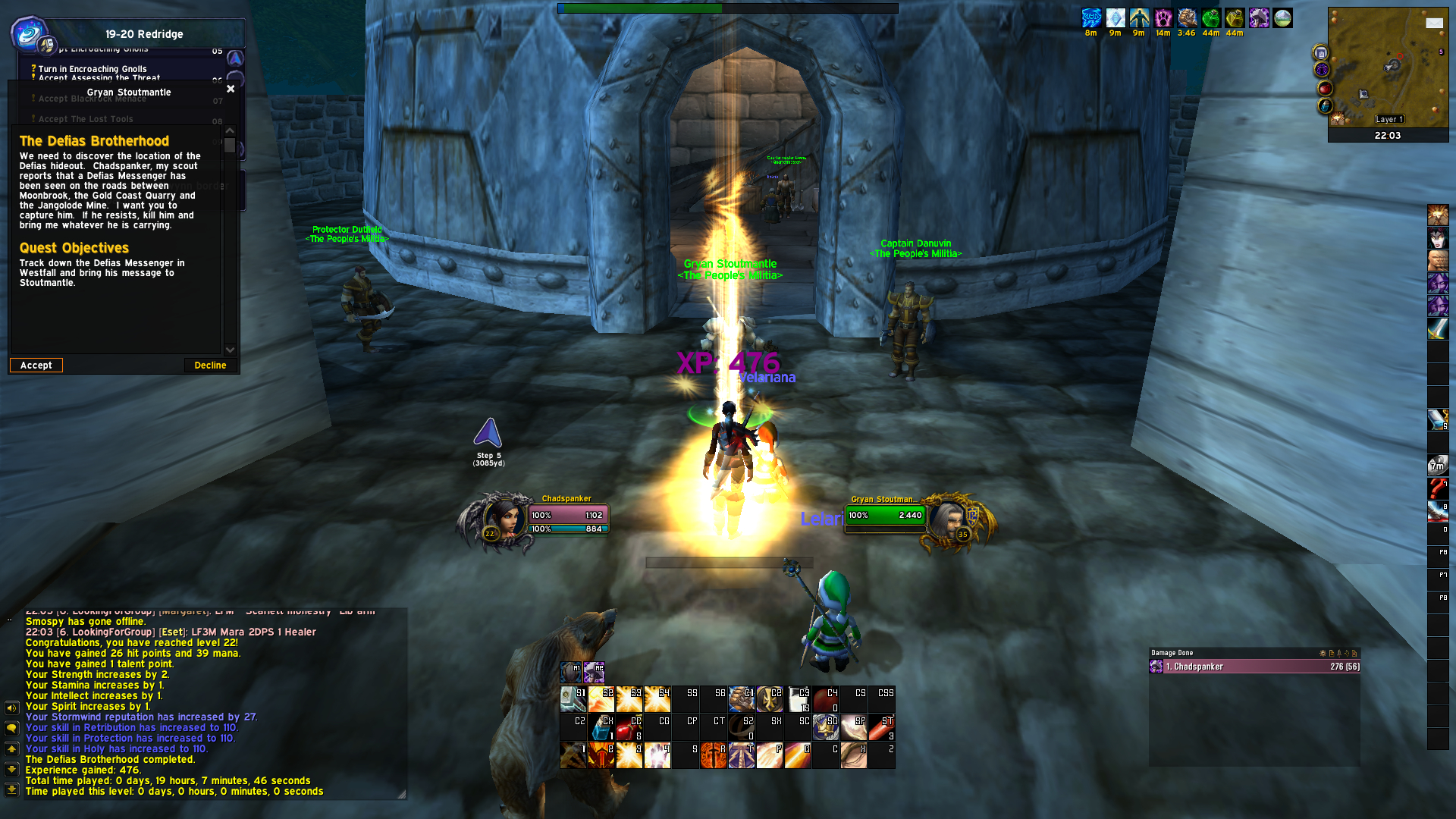Decline the quest offer
The height and width of the screenshot is (819, 1456).
point(210,366)
